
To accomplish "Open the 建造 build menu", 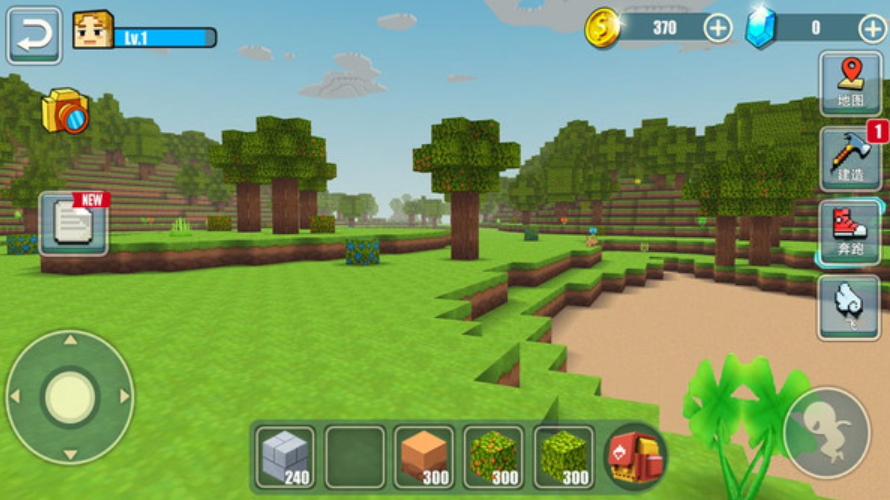I will coord(850,159).
